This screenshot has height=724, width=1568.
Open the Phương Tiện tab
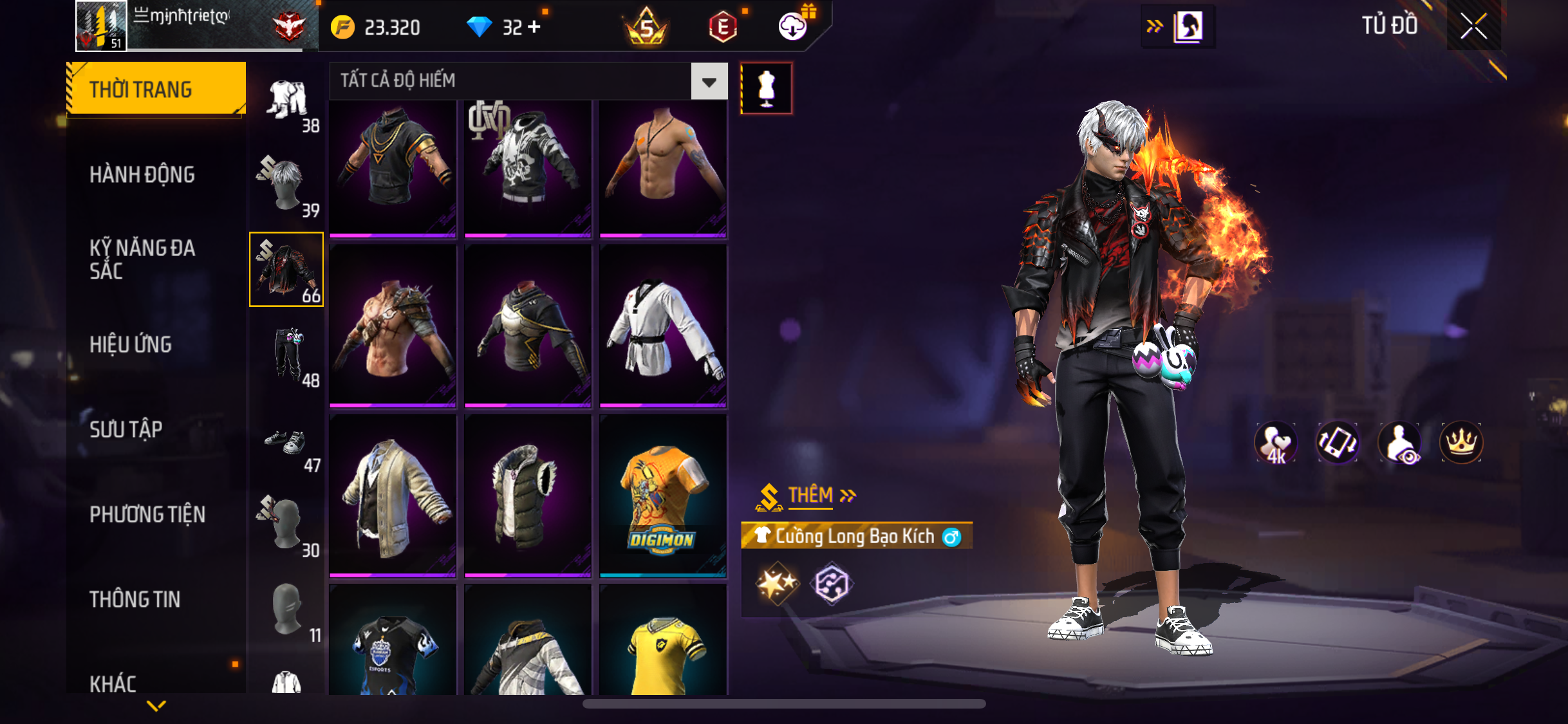click(x=147, y=514)
